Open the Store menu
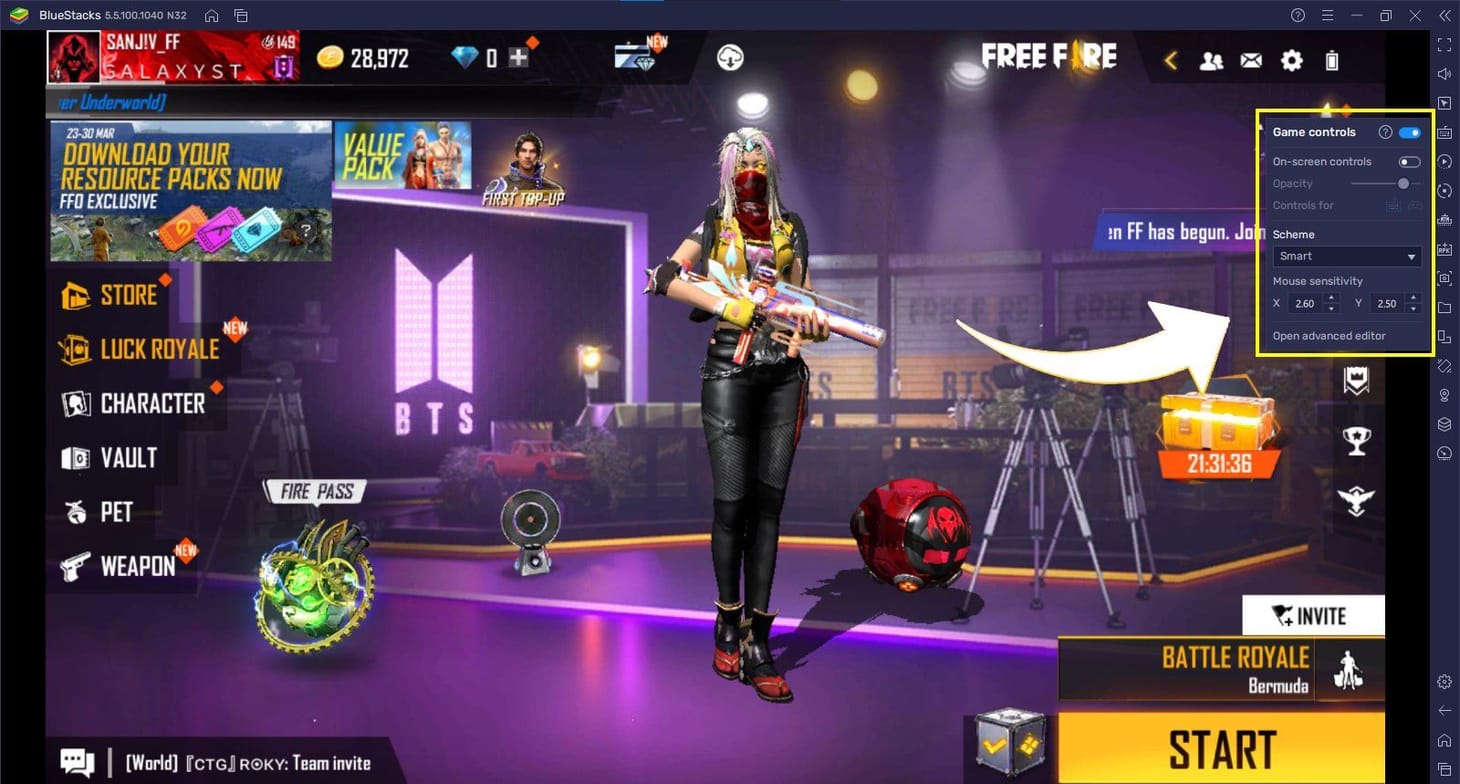This screenshot has width=1460, height=784. (108, 294)
